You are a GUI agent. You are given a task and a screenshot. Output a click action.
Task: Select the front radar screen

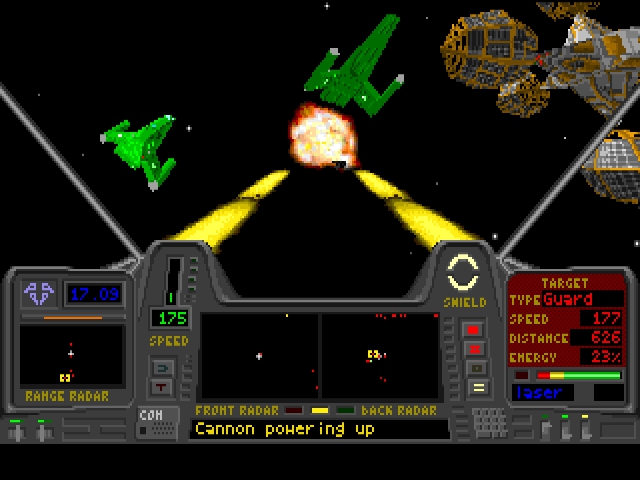point(260,356)
